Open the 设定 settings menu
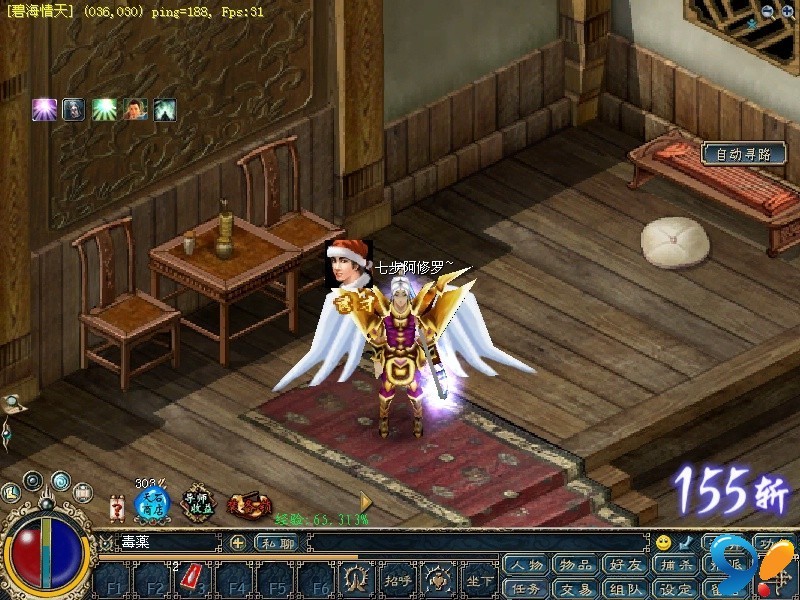This screenshot has width=800, height=600. [x=677, y=589]
